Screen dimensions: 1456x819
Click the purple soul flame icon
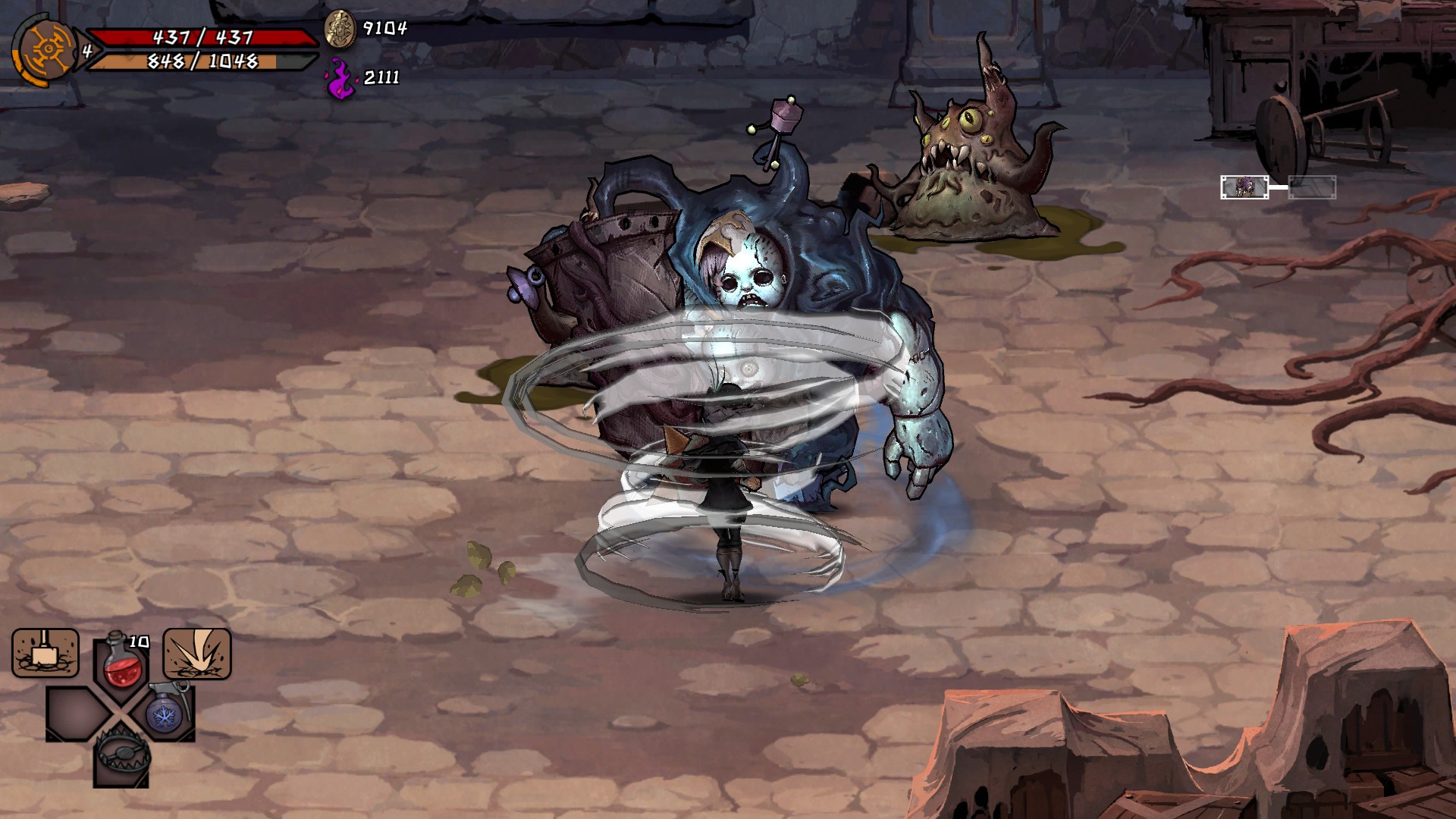pos(340,78)
